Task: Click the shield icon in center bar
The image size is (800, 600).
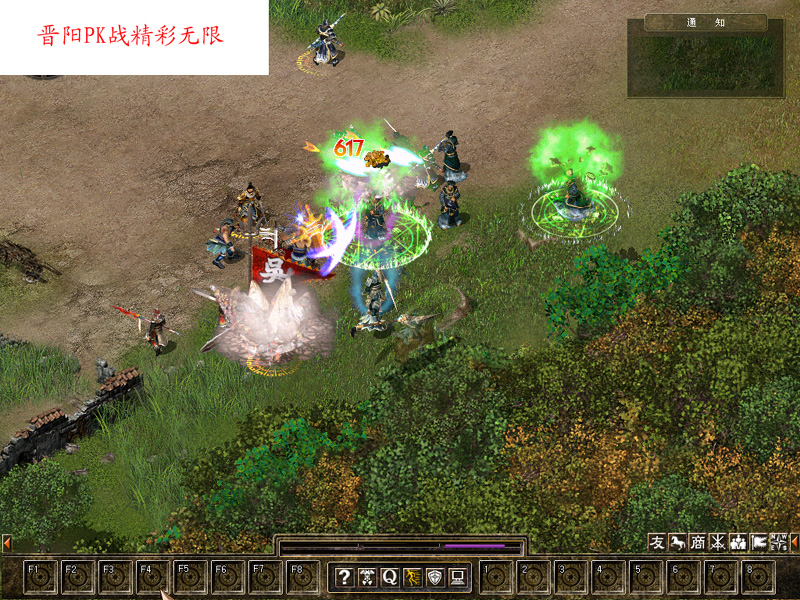Action: [x=435, y=577]
